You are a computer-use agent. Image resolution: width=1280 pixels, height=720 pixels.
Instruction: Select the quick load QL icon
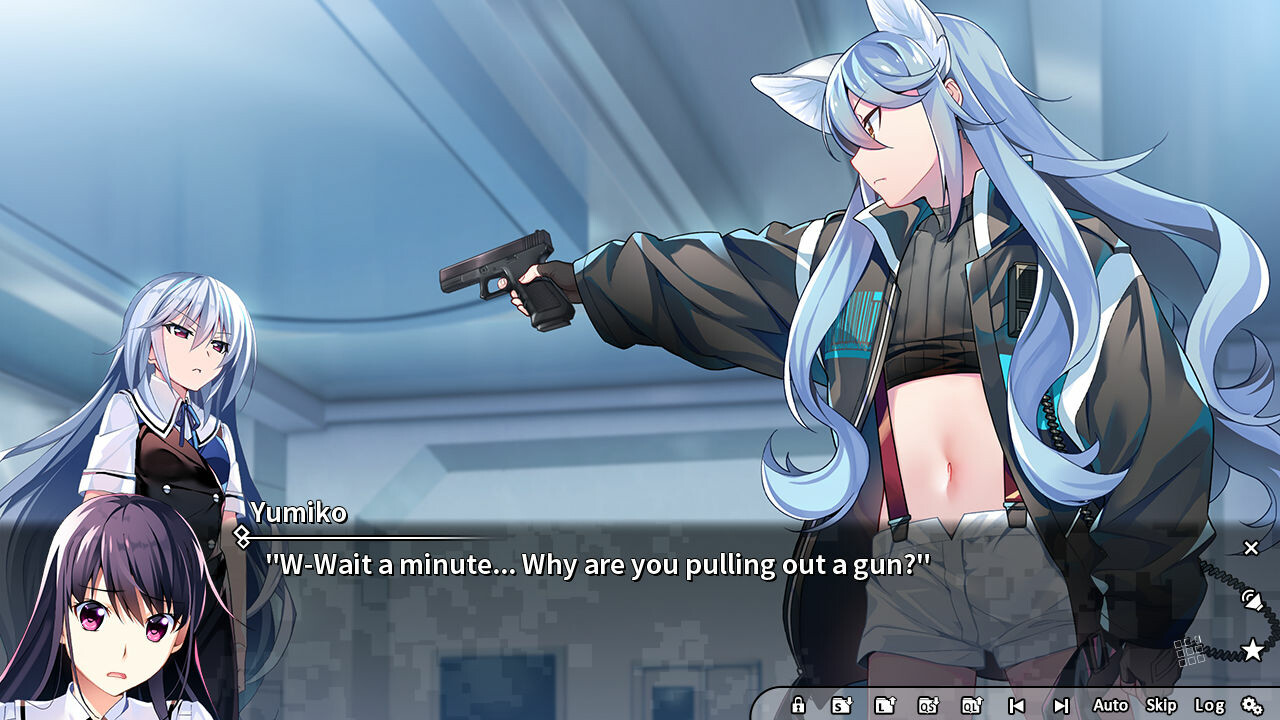pos(971,705)
